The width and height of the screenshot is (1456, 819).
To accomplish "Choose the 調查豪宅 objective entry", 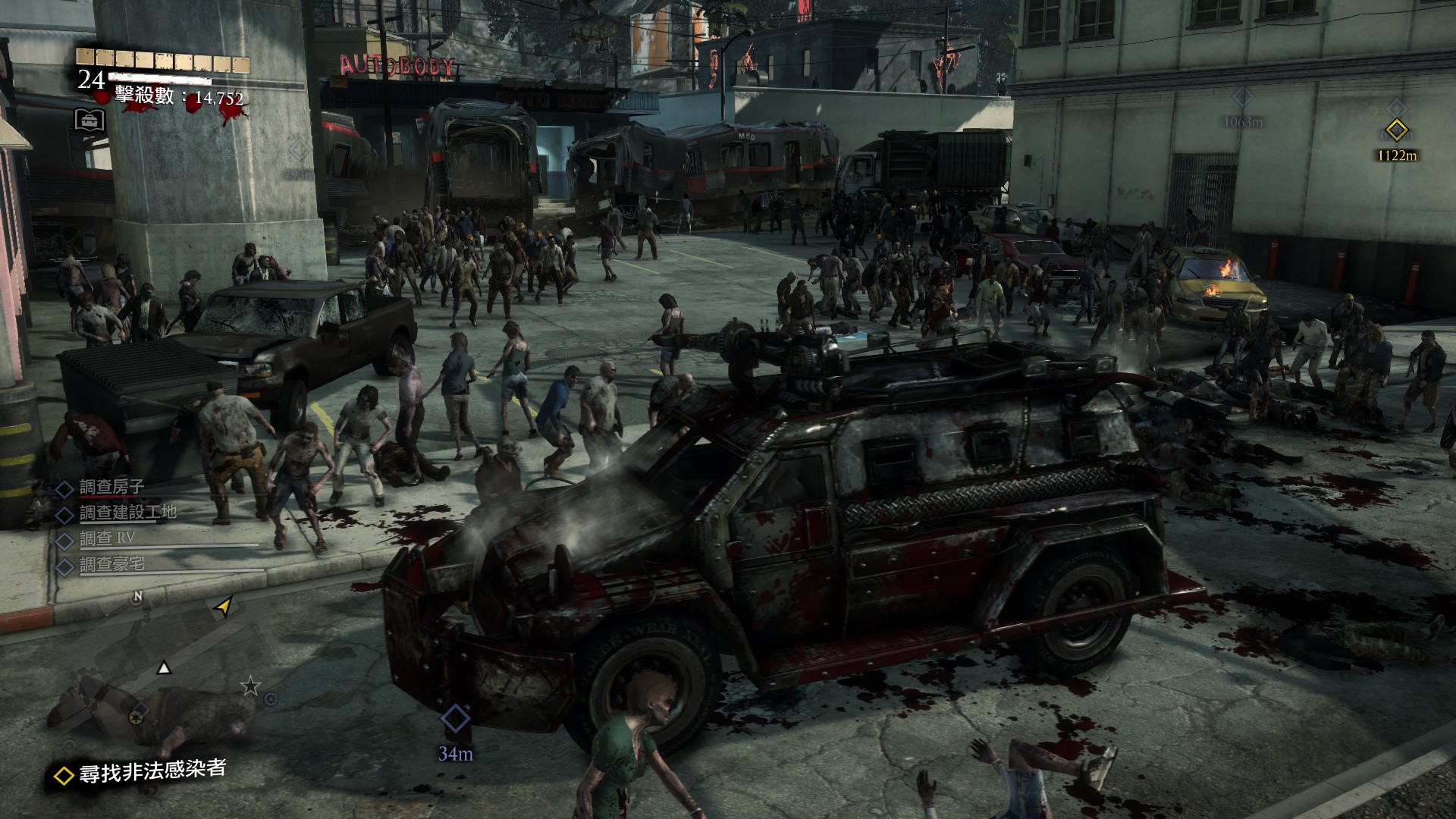I will [111, 565].
